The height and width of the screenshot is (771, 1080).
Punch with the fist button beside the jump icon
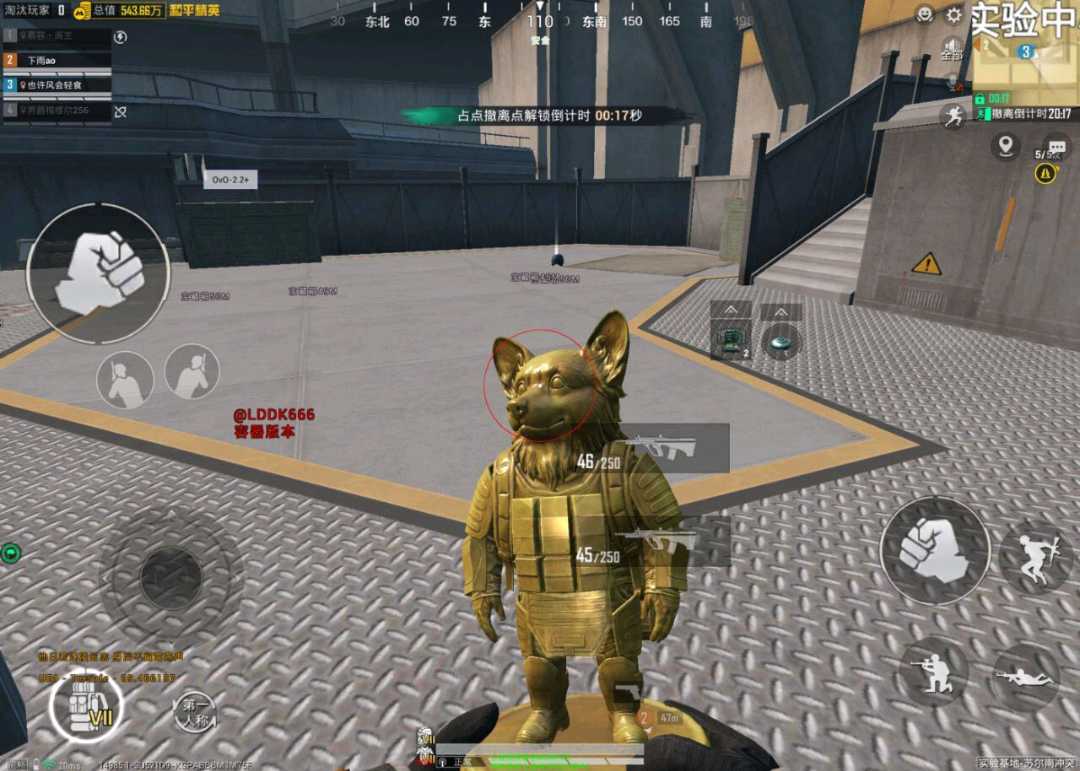pos(934,551)
